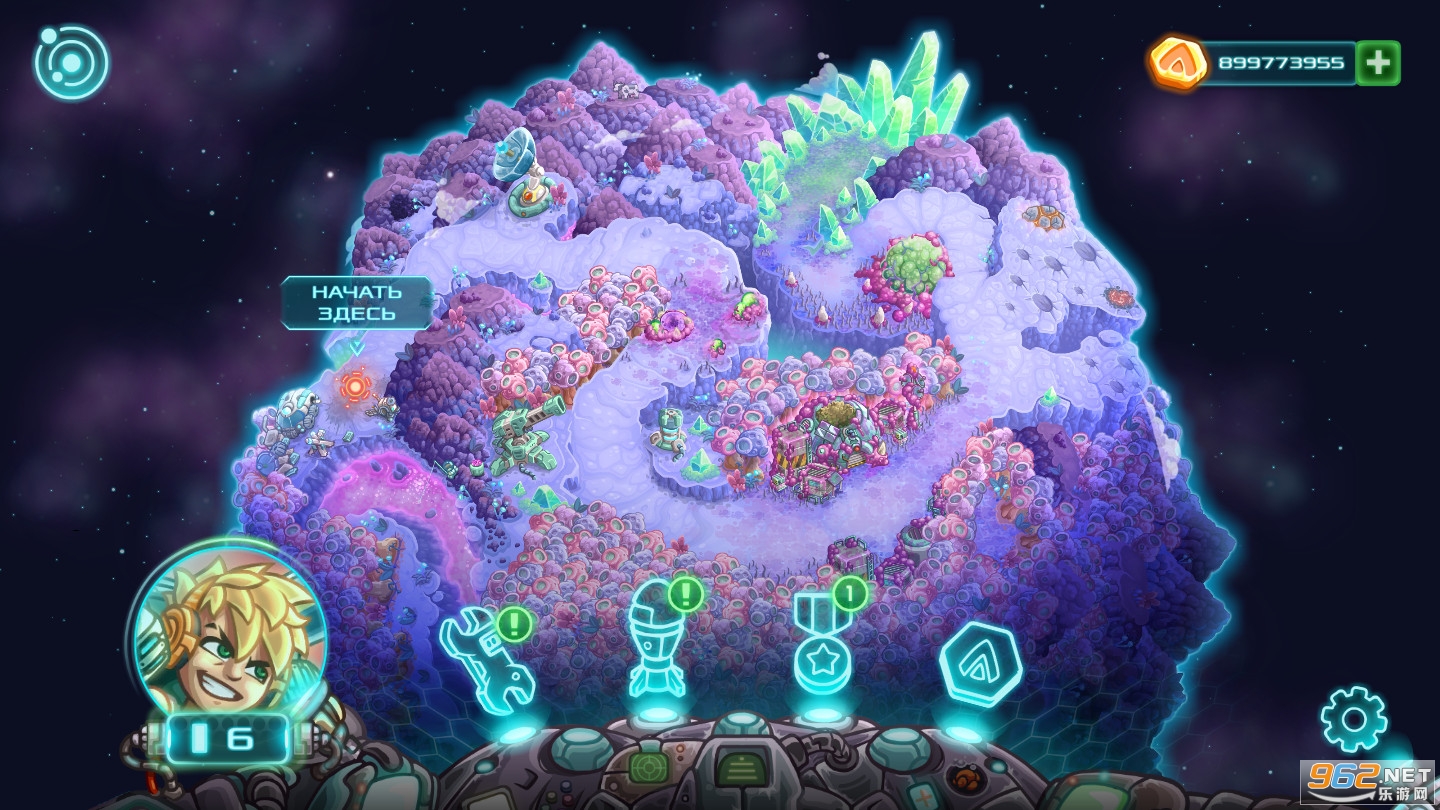Click the "НАЧАТЬ ЗДЕСЬ" start label
Image resolution: width=1440 pixels, height=810 pixels.
coord(356,302)
